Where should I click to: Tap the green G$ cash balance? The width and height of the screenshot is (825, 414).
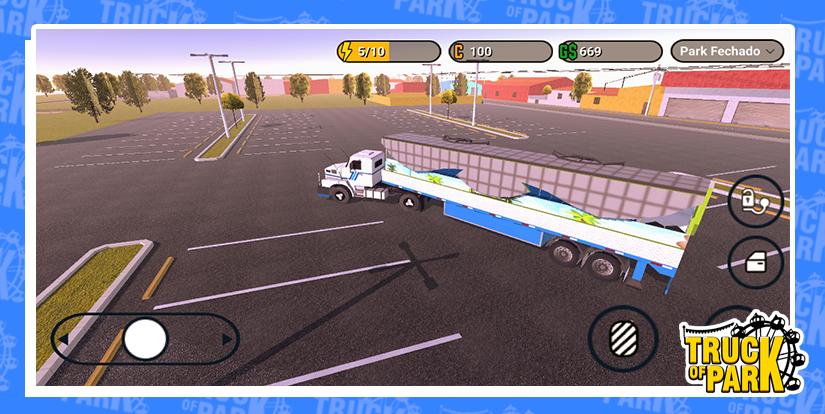click(610, 51)
